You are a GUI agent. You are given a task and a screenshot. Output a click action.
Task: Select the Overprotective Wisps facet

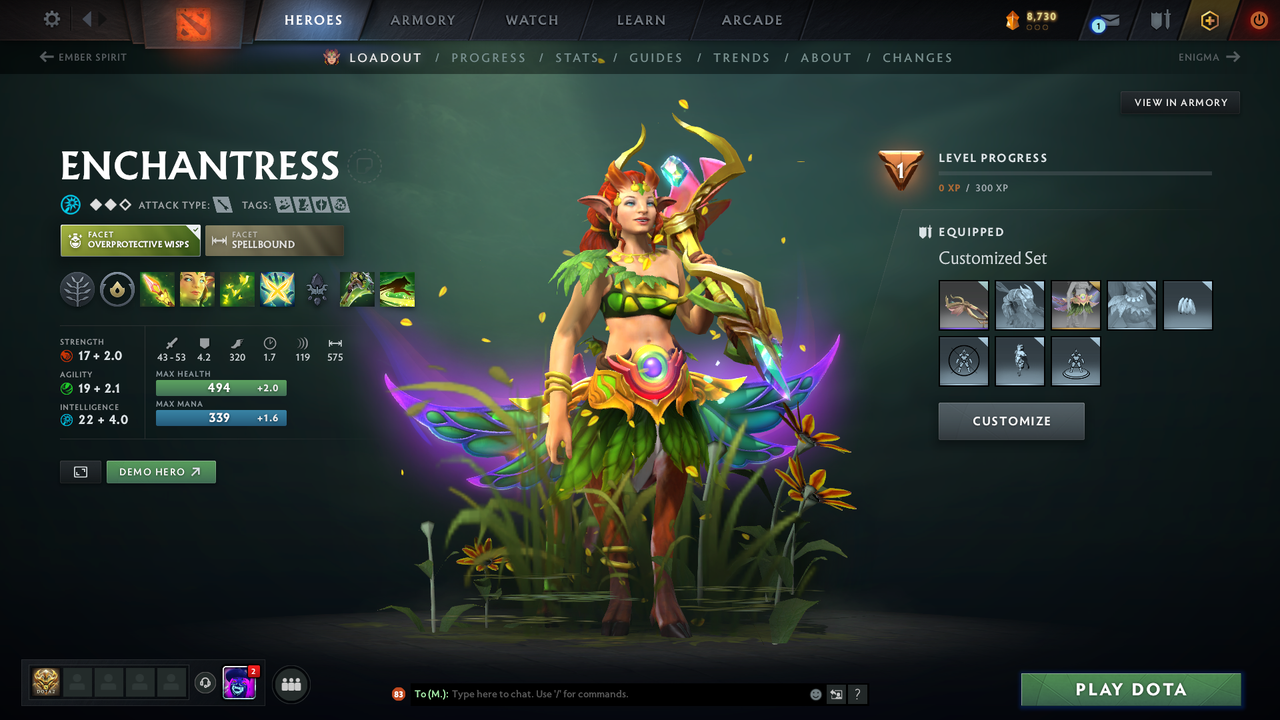click(x=130, y=240)
